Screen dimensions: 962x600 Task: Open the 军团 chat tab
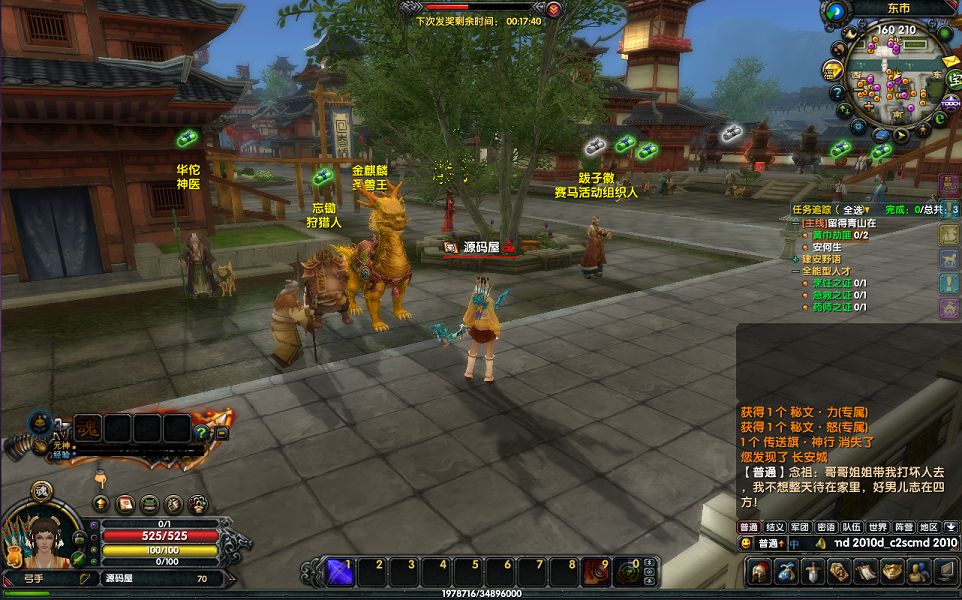click(x=800, y=527)
